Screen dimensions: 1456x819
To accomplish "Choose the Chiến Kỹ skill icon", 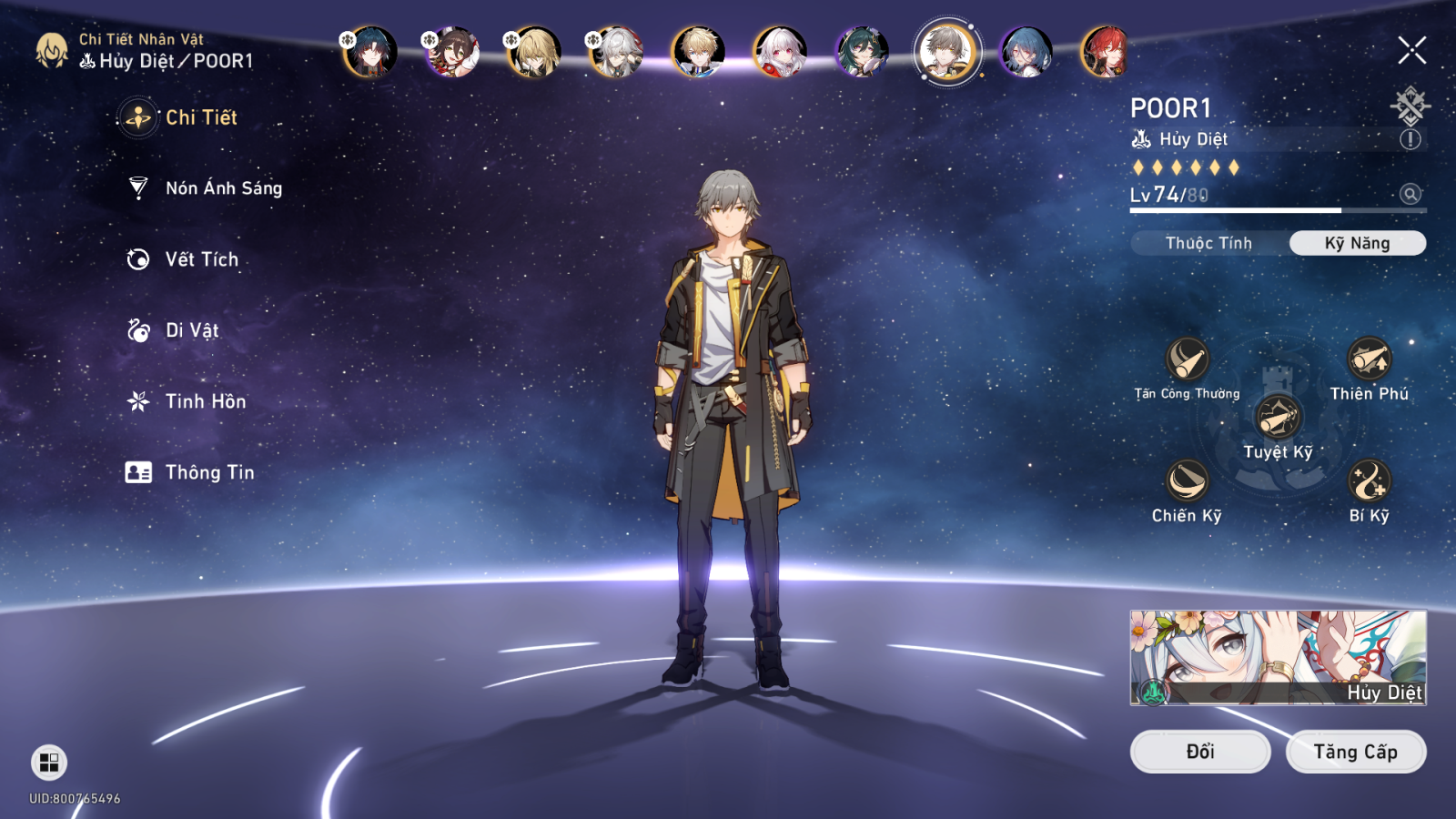I will [x=1187, y=481].
